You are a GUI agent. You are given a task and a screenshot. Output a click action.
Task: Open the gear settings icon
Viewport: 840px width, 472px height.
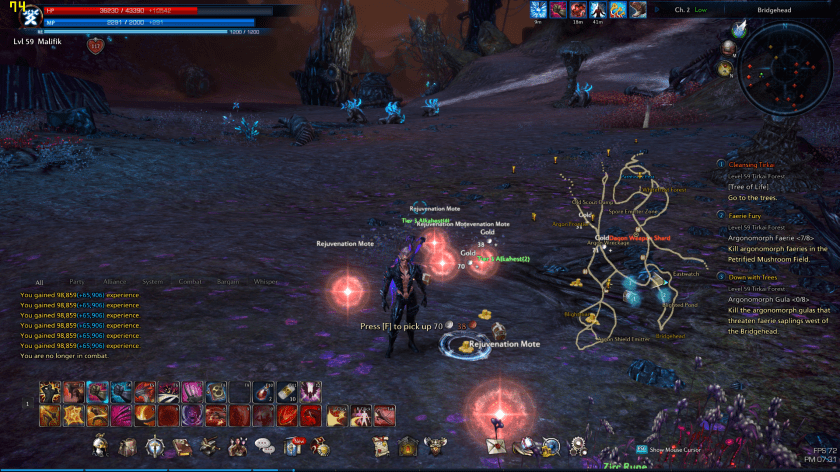[x=577, y=446]
